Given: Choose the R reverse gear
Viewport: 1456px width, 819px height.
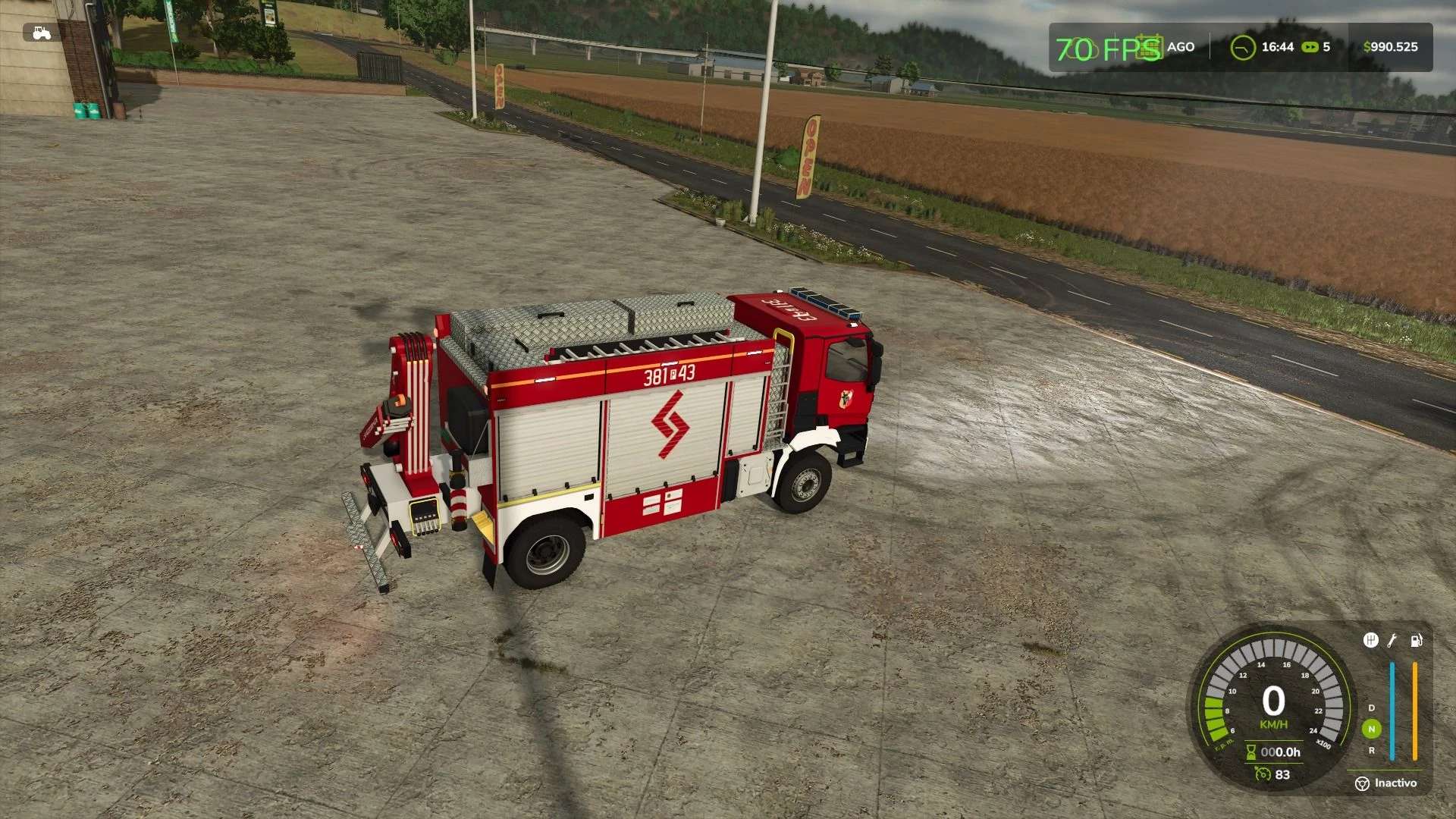Looking at the screenshot, I should (x=1371, y=751).
